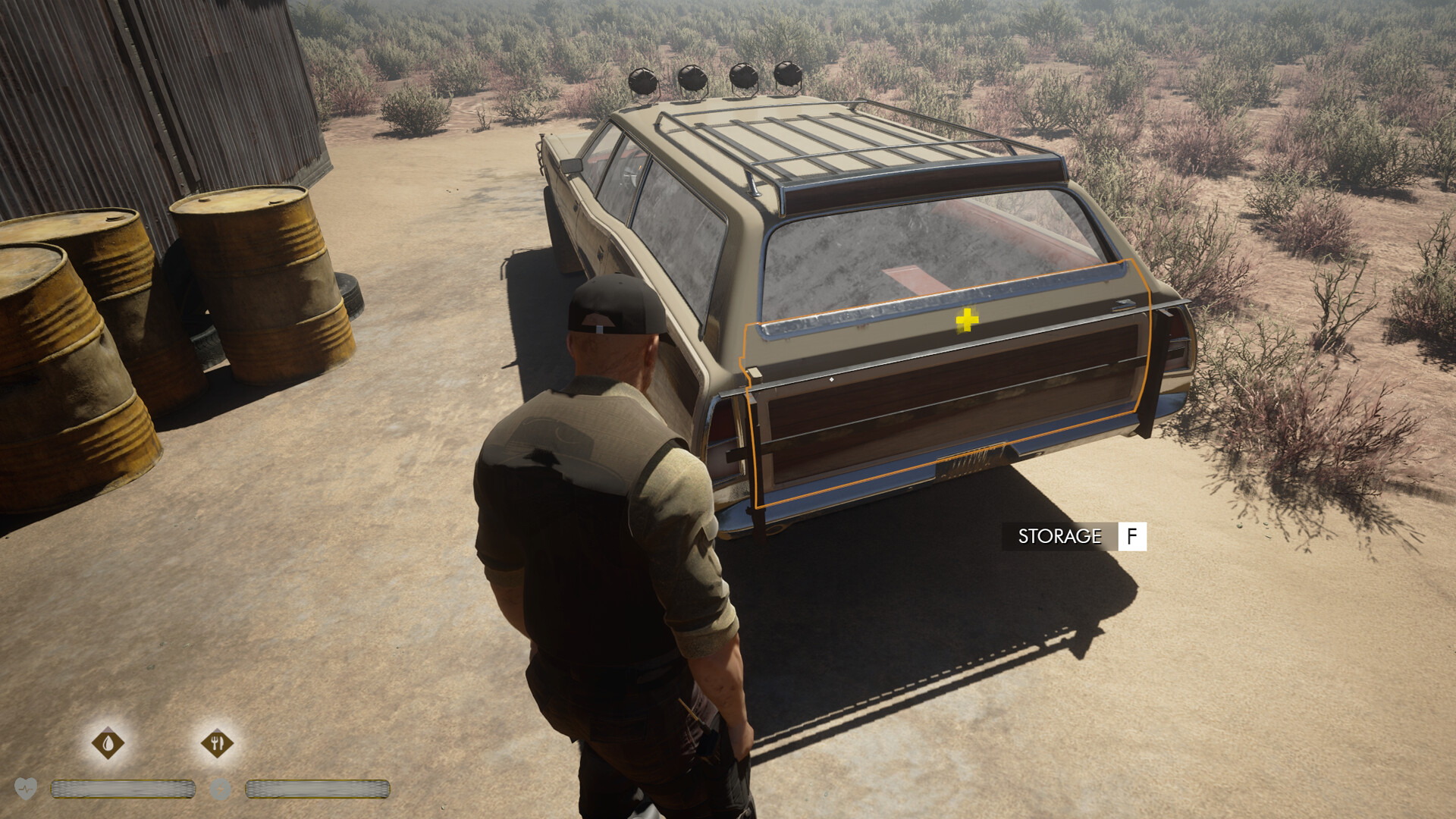This screenshot has width=1456, height=819.
Task: Select the heart health icon
Action: [x=26, y=789]
